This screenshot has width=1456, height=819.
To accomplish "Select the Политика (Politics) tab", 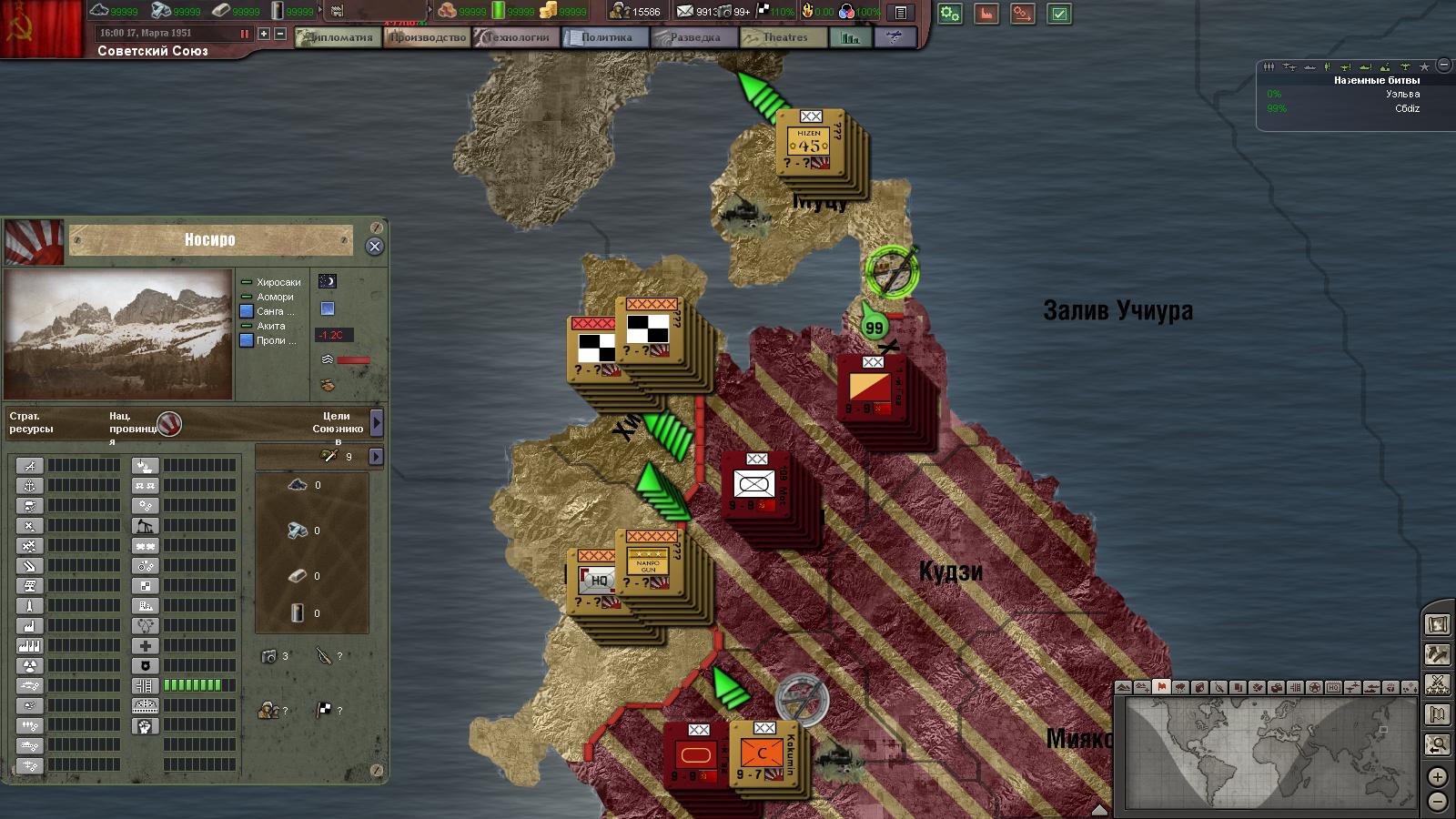I will pyautogui.click(x=605, y=37).
